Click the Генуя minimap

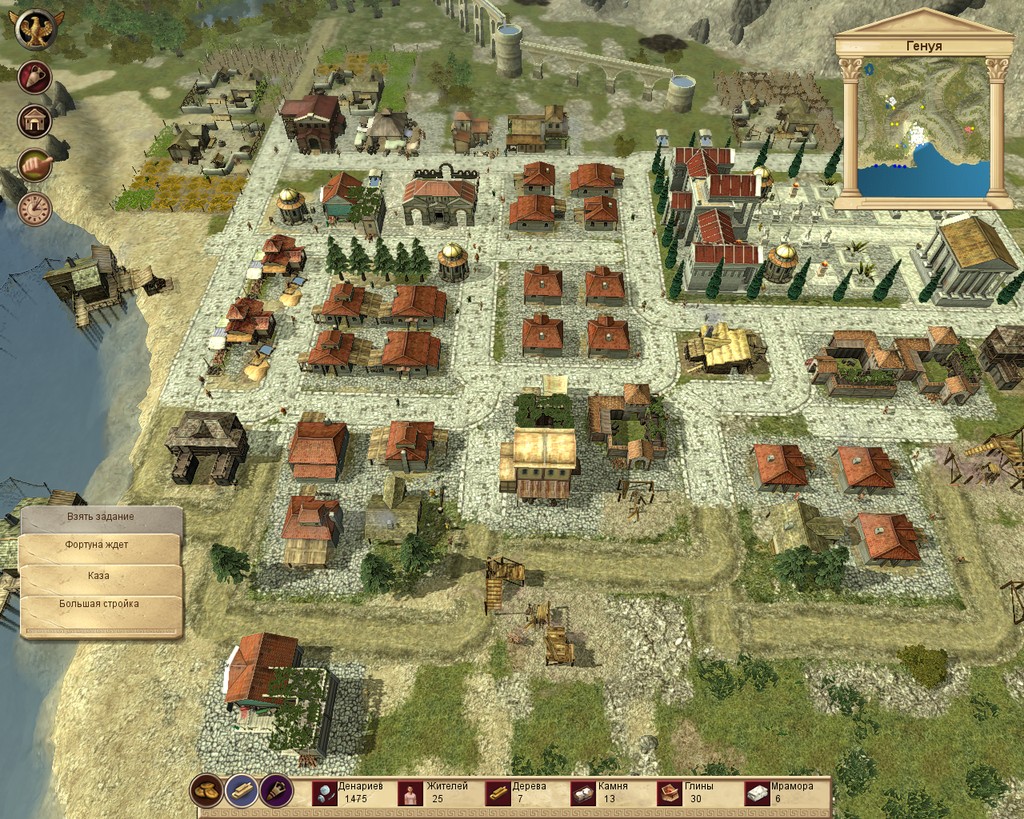(923, 127)
